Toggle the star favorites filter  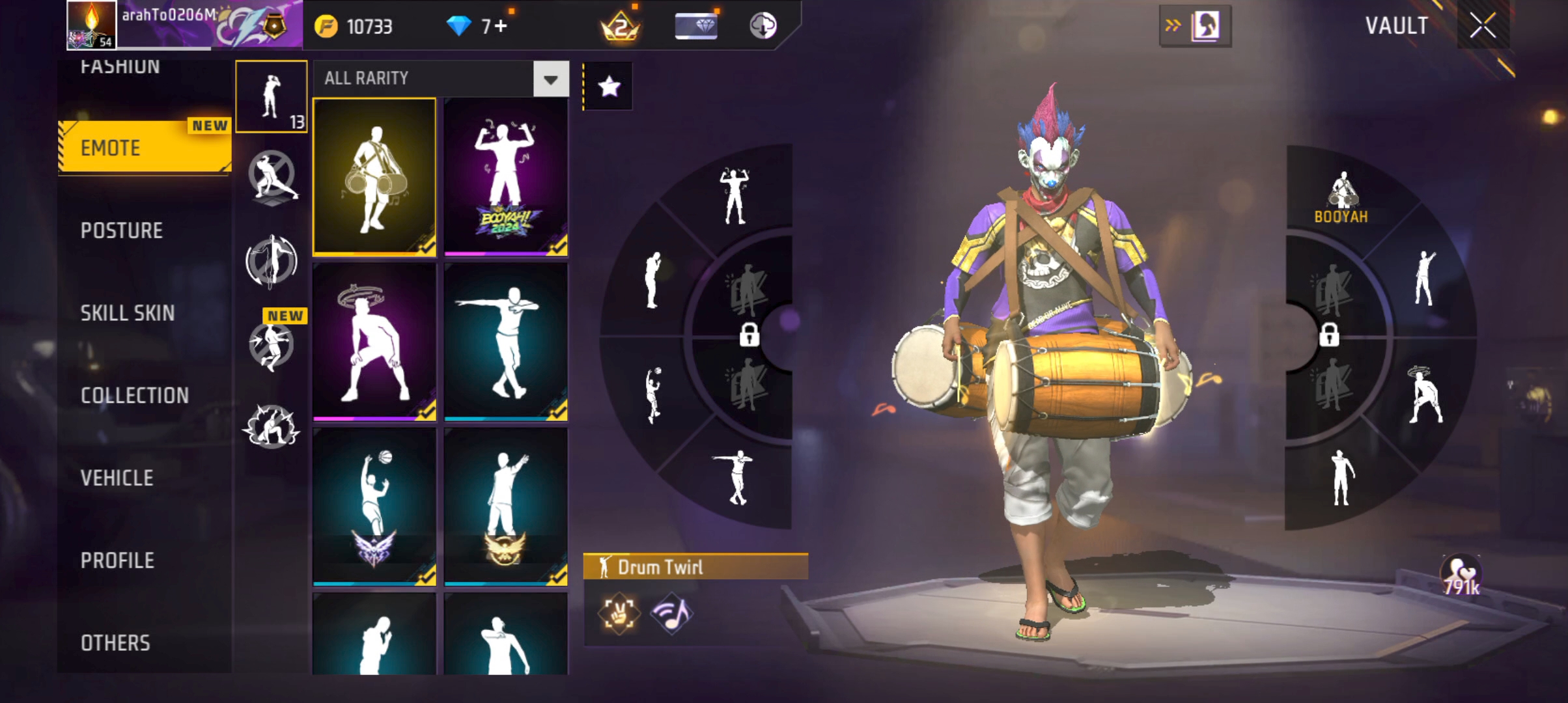click(x=609, y=86)
